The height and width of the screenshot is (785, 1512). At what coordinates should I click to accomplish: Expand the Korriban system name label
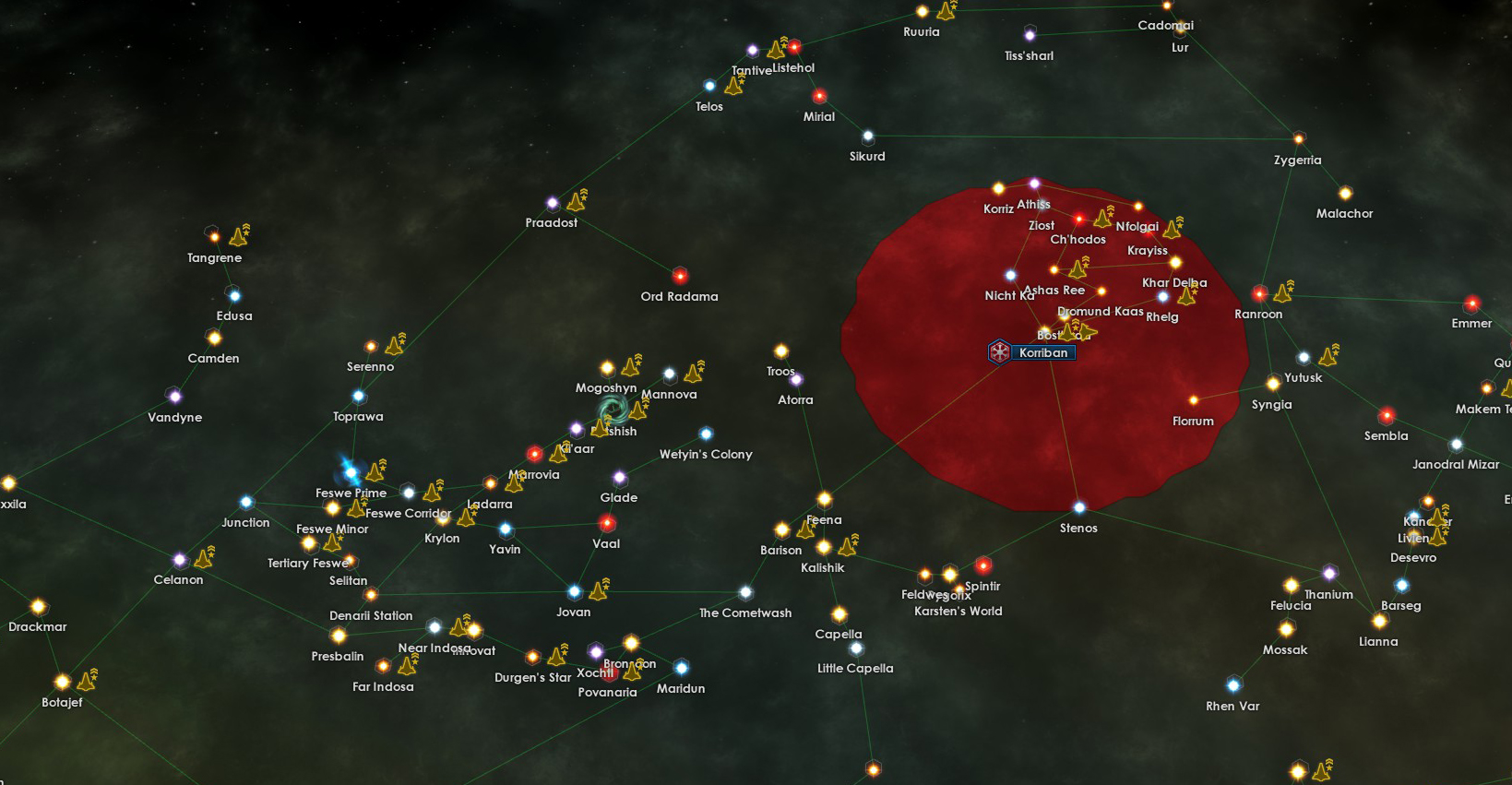point(1042,351)
